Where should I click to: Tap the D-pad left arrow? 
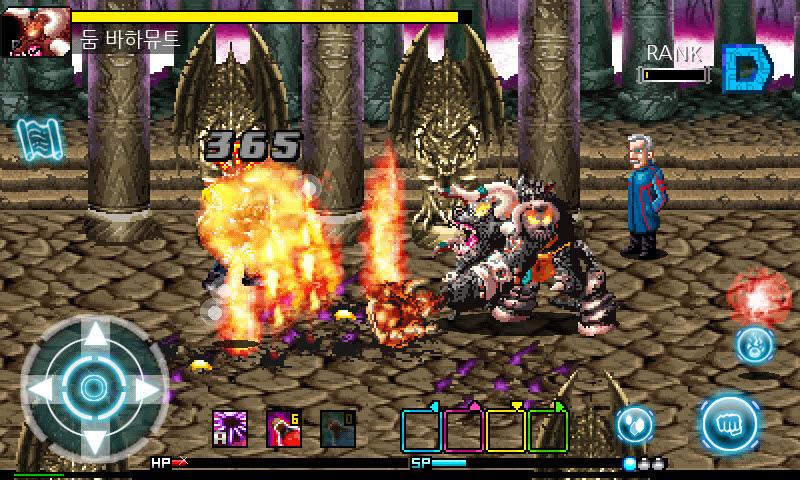click(x=42, y=388)
